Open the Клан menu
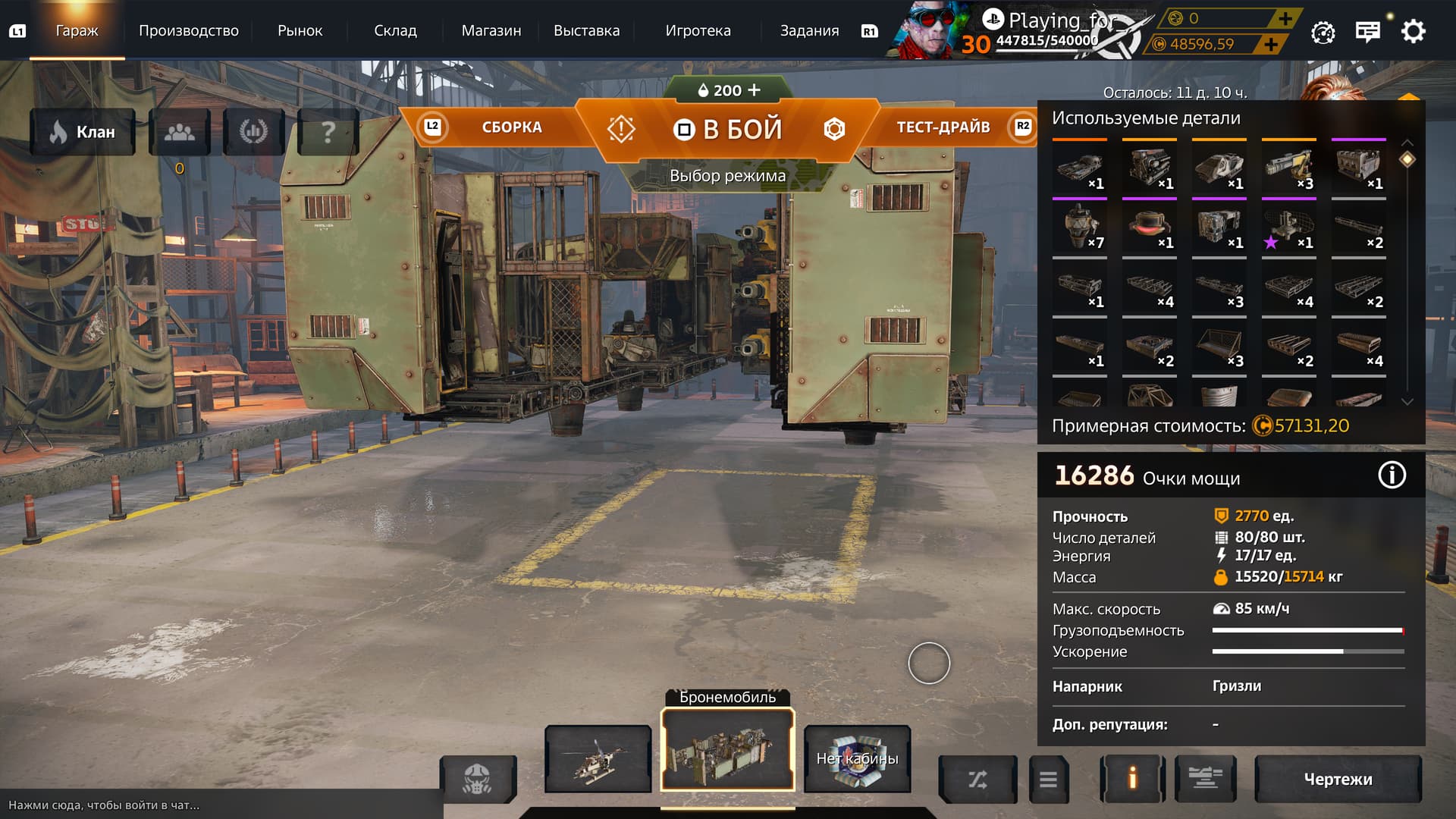 (x=83, y=132)
